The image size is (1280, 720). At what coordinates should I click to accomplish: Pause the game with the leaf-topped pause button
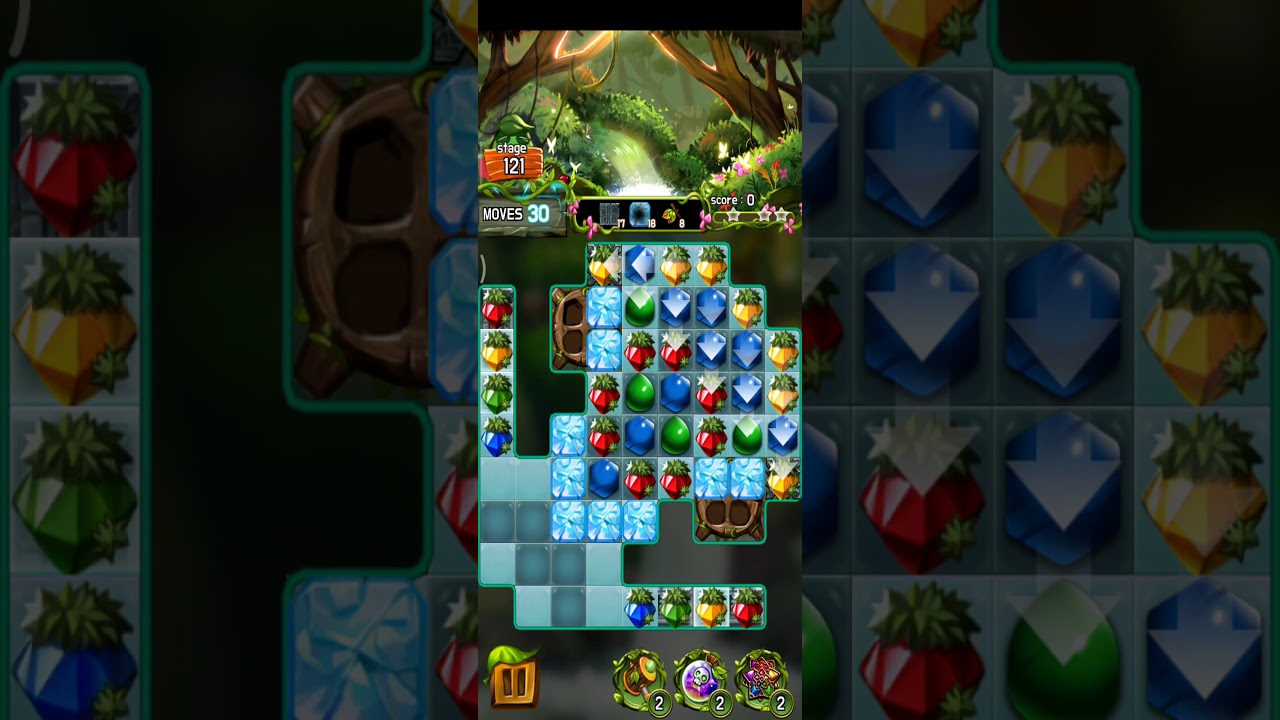[513, 678]
